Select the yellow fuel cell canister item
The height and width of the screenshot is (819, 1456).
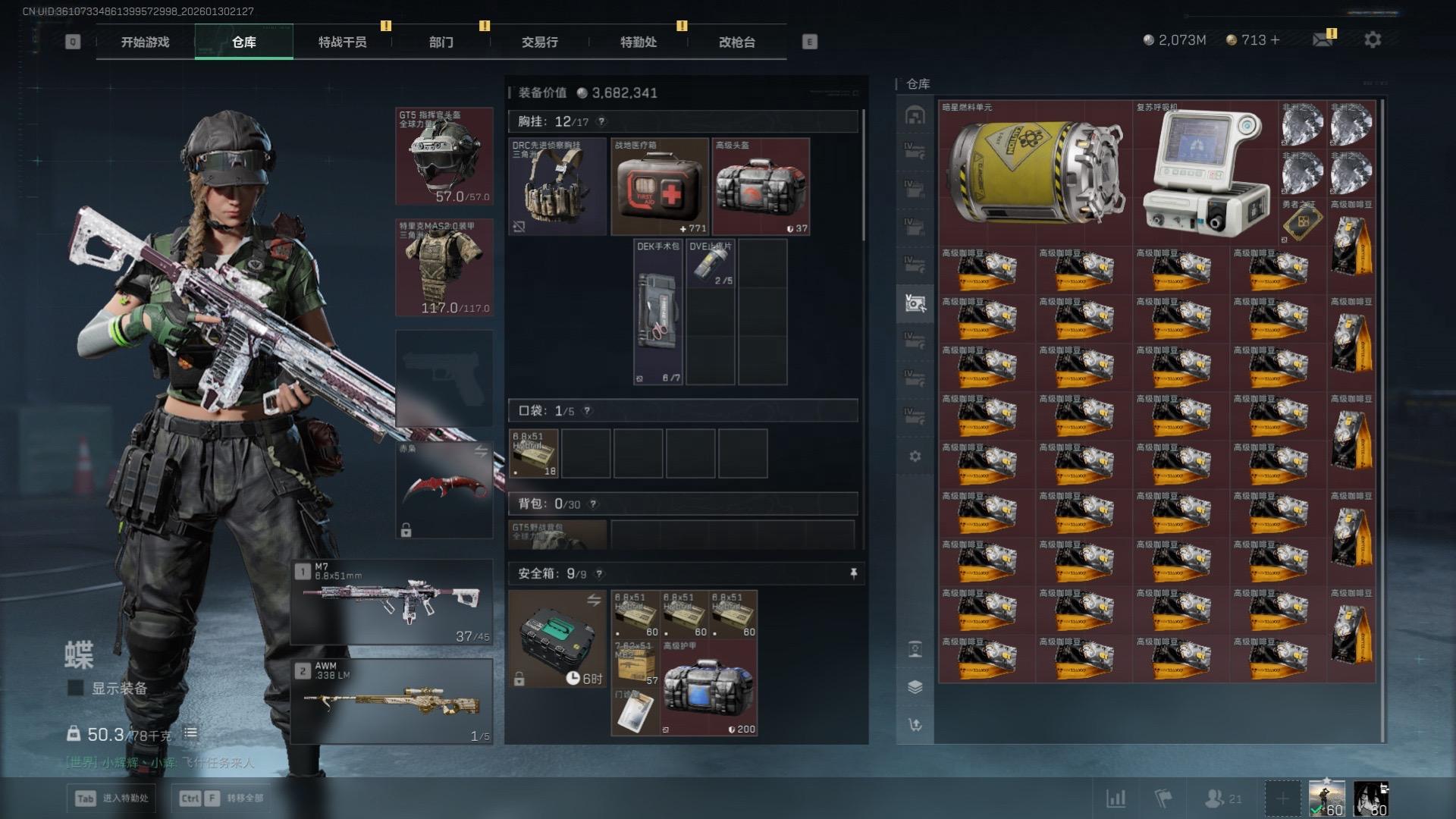click(x=1035, y=173)
